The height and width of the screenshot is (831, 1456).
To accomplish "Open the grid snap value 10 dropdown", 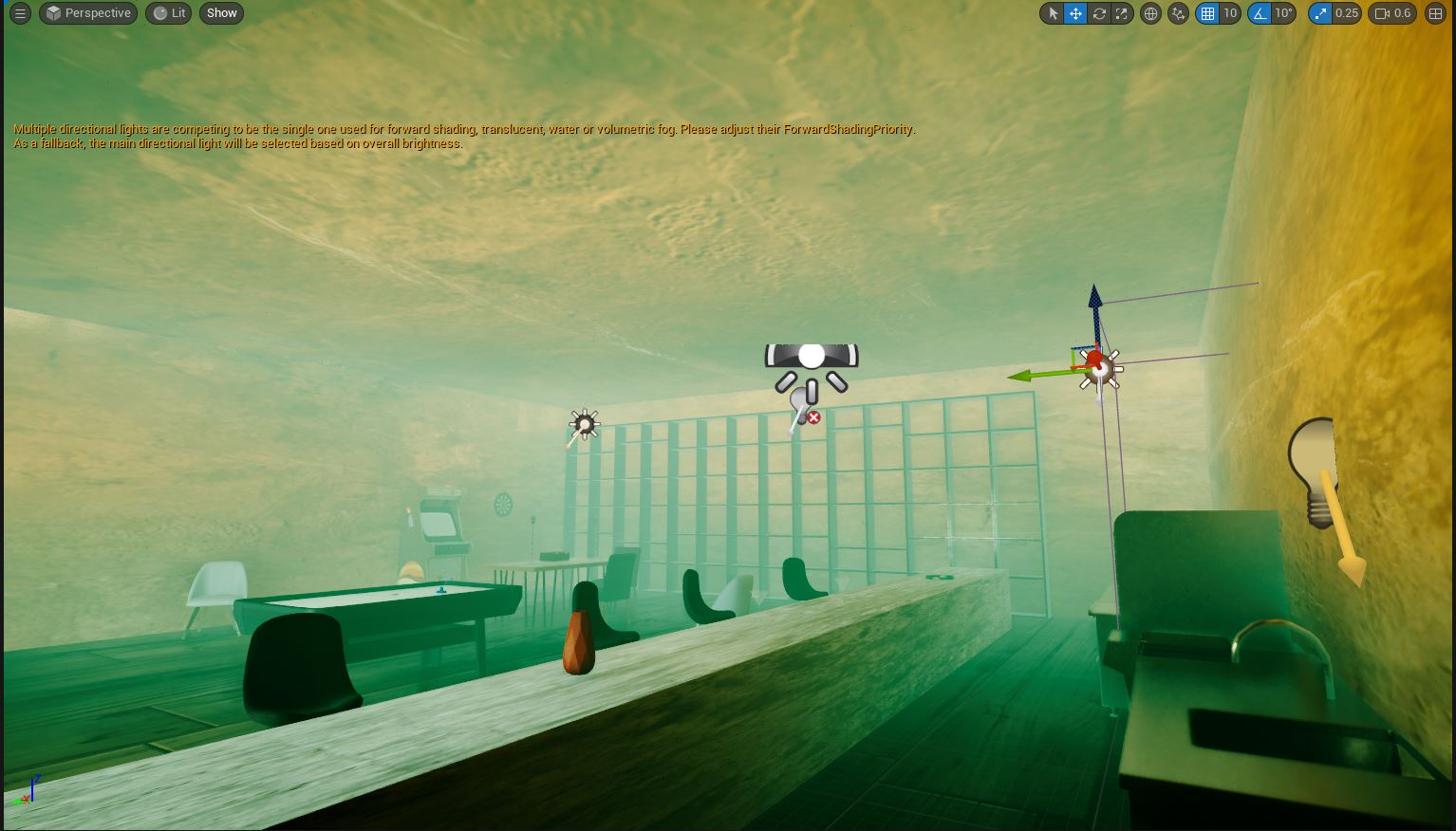I will pos(1230,13).
